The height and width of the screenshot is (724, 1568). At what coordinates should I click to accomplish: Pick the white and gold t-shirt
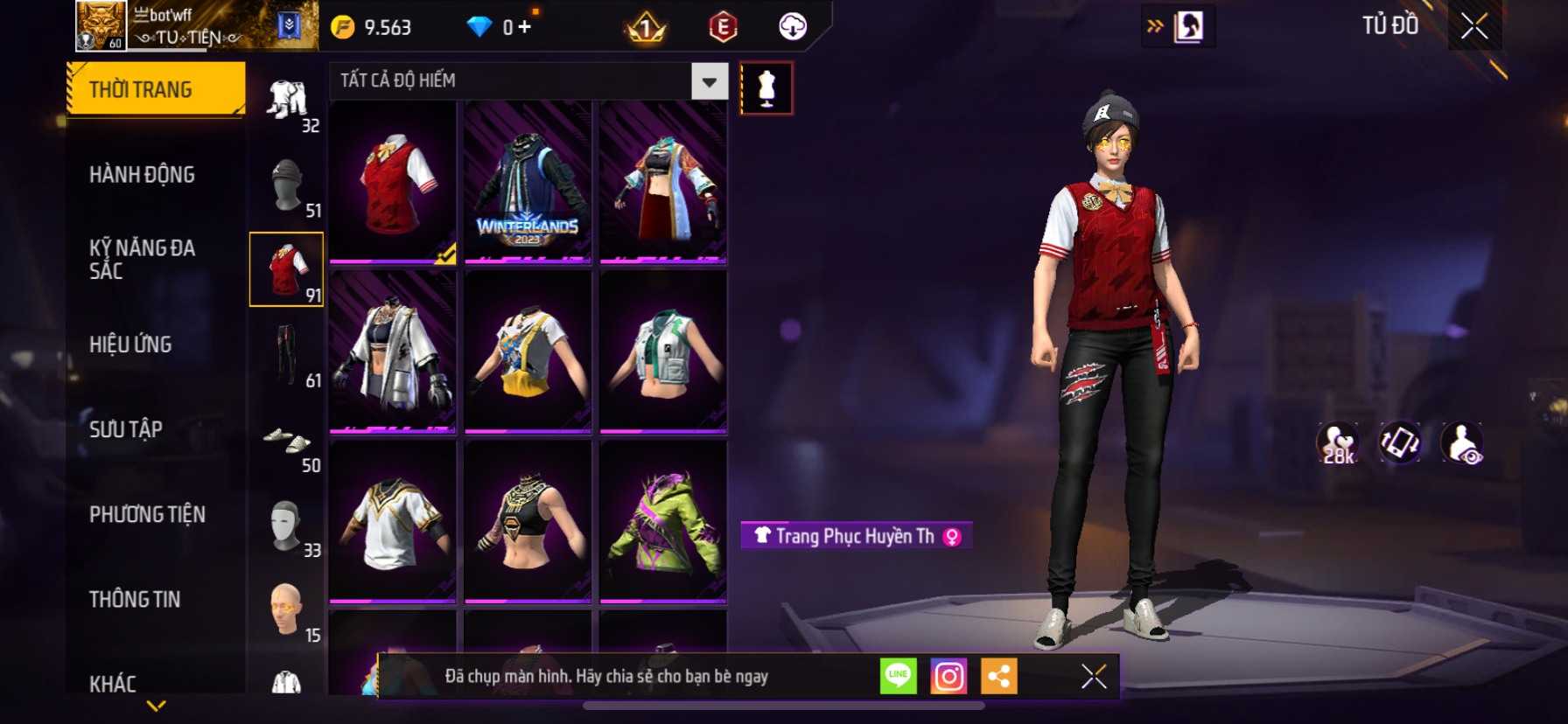coord(393,521)
